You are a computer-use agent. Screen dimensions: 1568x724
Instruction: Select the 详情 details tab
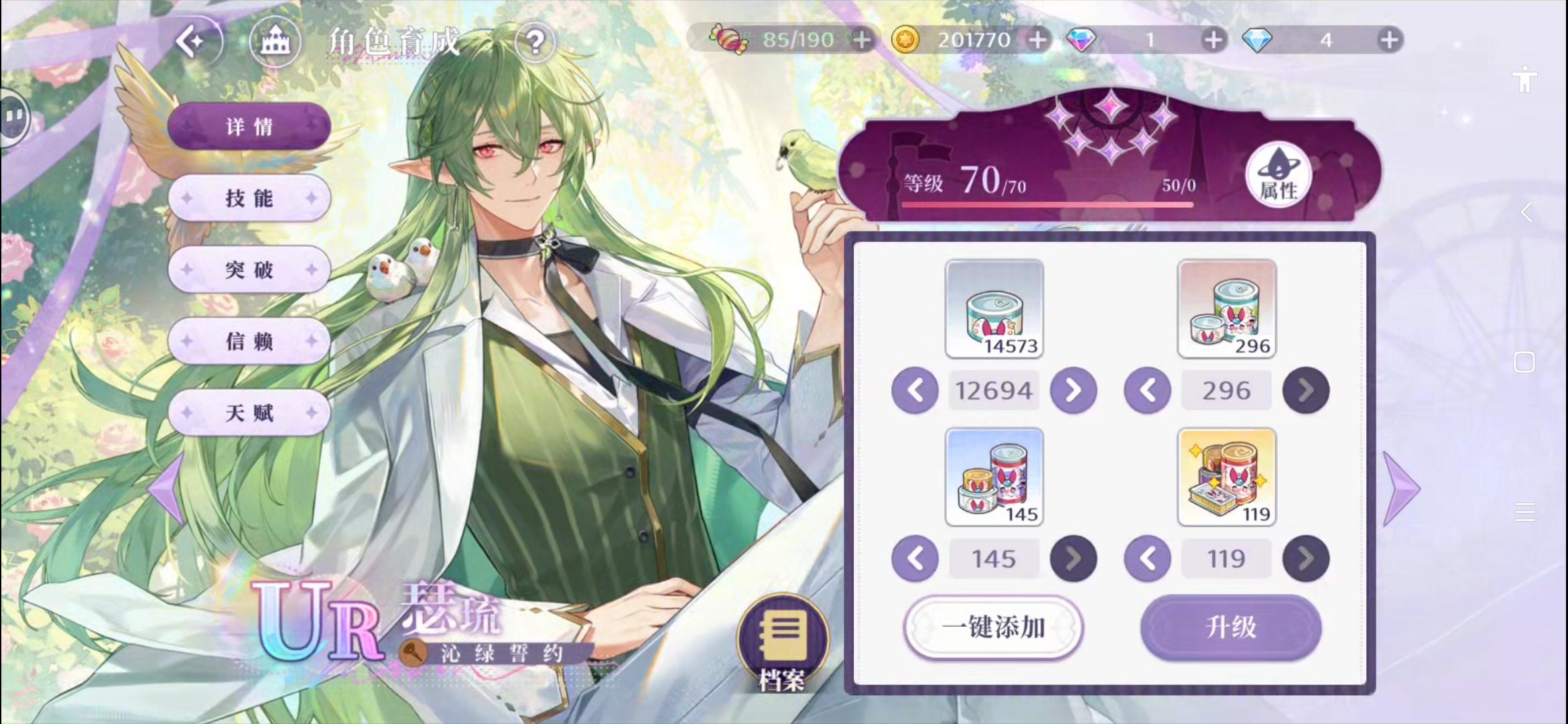point(249,126)
